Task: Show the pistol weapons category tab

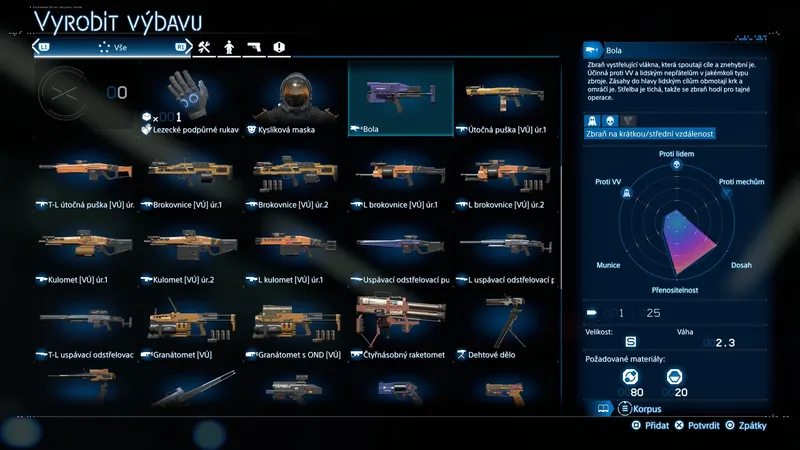Action: pyautogui.click(x=254, y=47)
